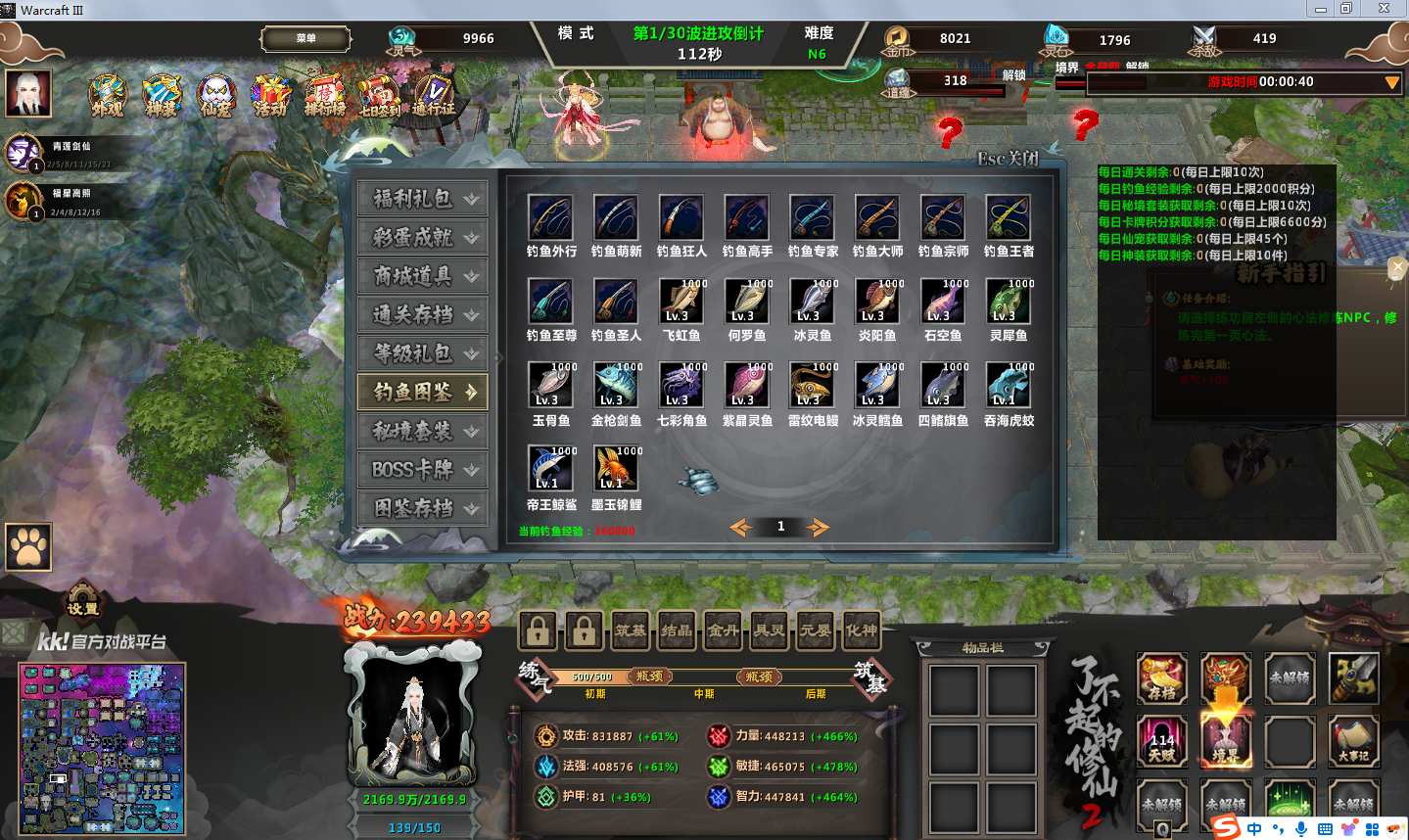Minimize the Warcraft III window
Image resolution: width=1409 pixels, height=840 pixels.
[1321, 9]
